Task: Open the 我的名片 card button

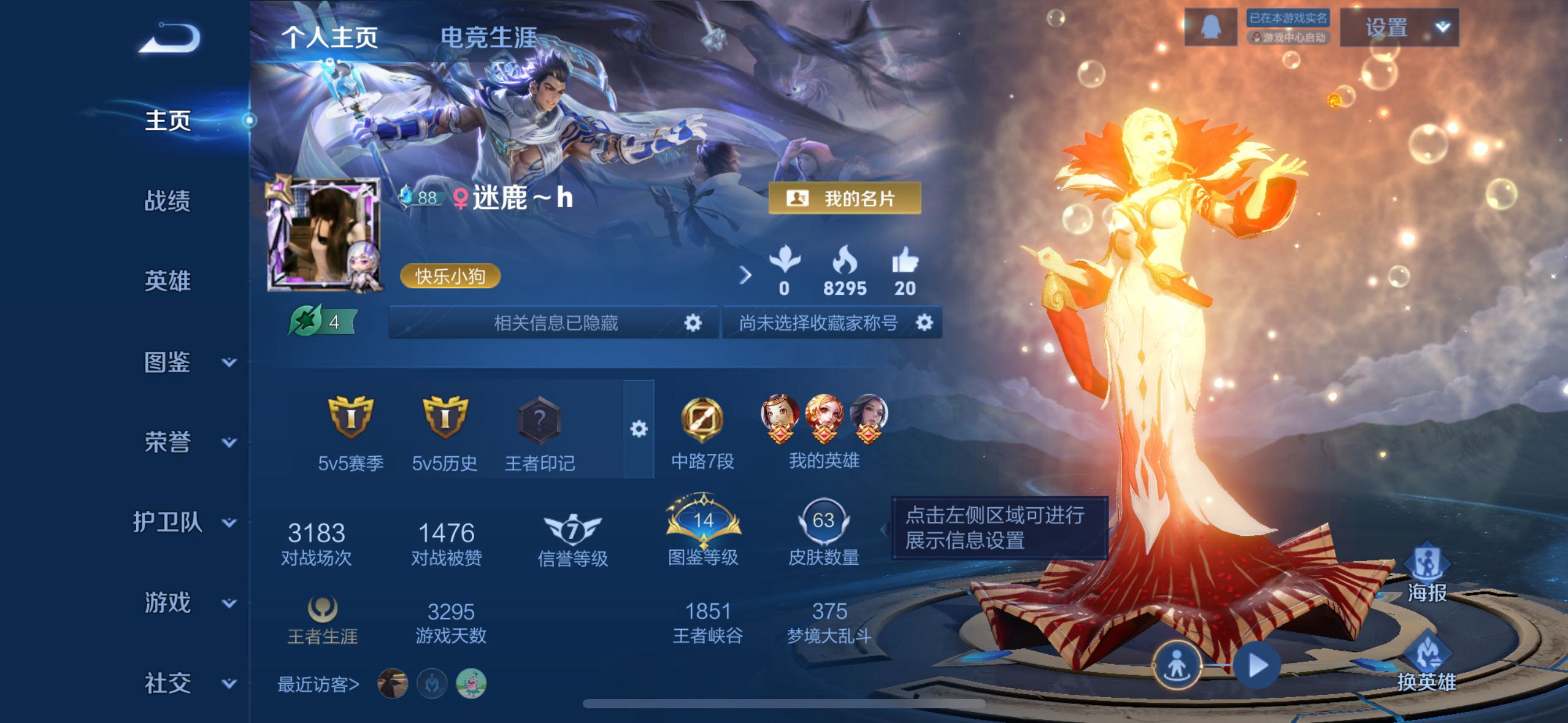Action: (x=845, y=199)
